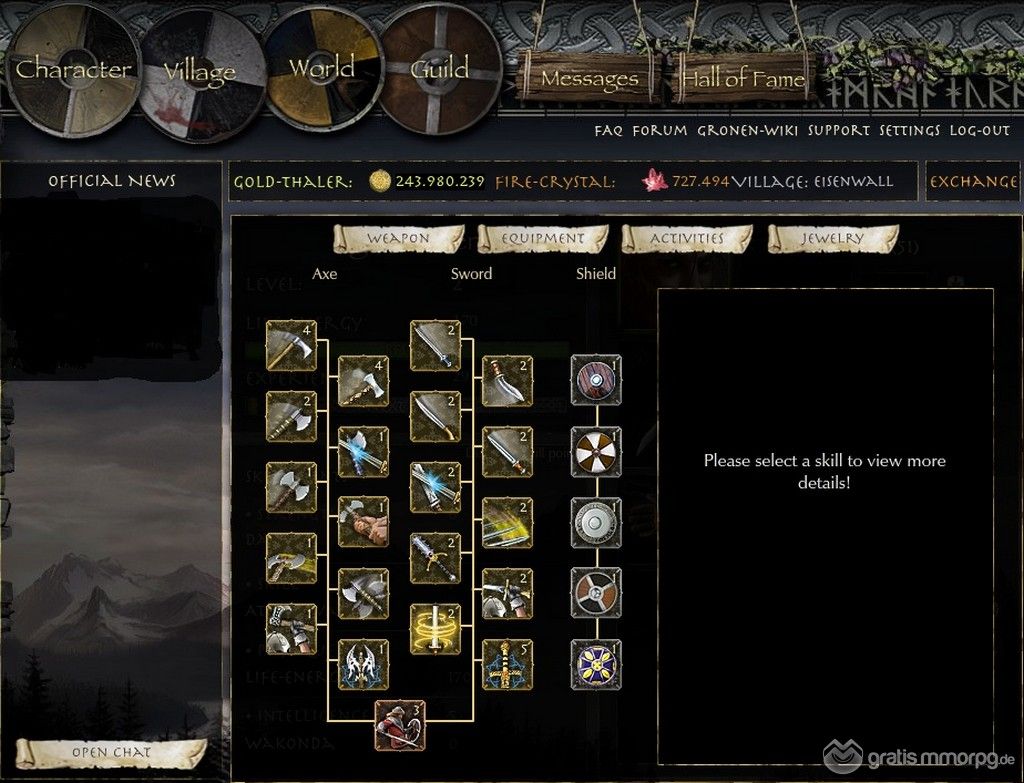1024x783 pixels.
Task: Open the World shield menu
Action: pyautogui.click(x=321, y=69)
